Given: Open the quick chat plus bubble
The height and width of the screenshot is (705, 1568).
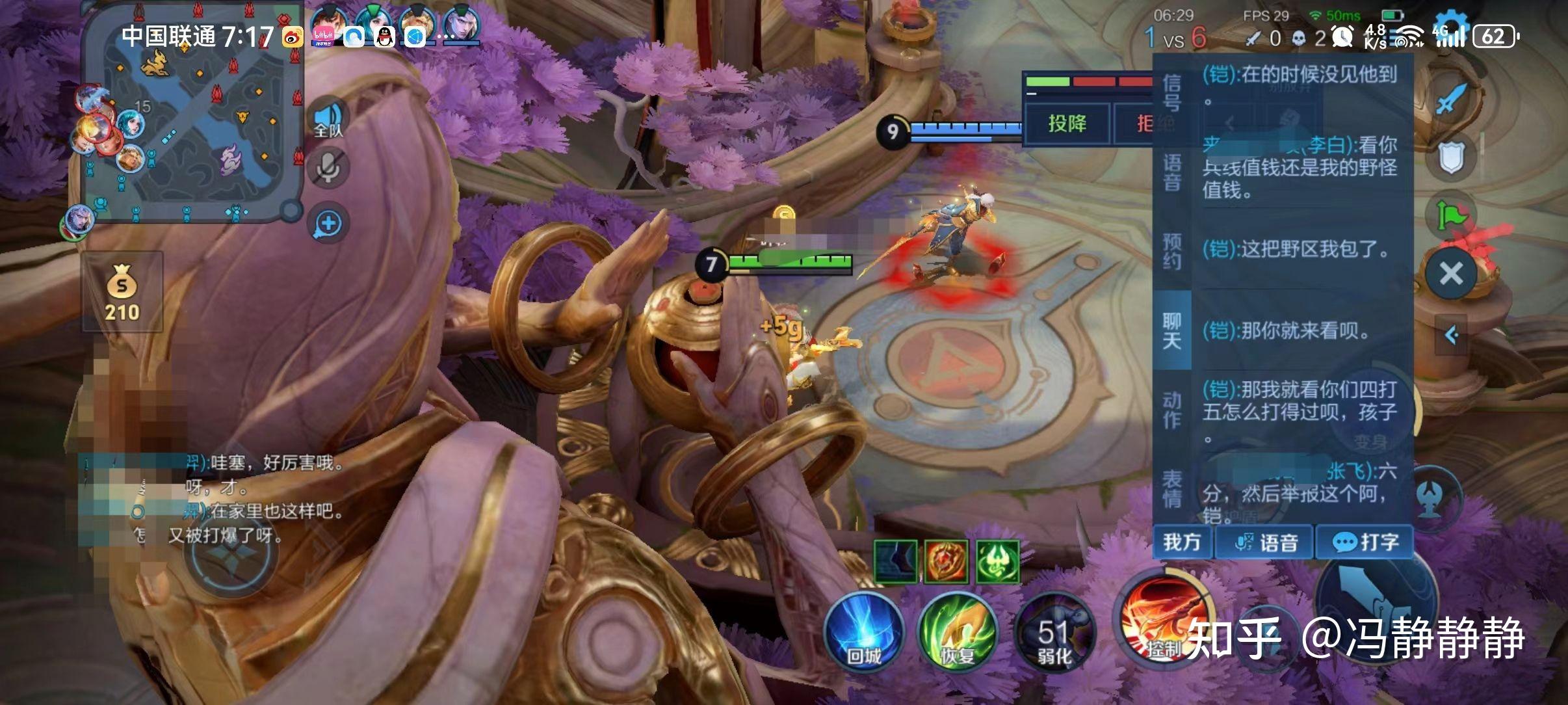Looking at the screenshot, I should tap(328, 224).
